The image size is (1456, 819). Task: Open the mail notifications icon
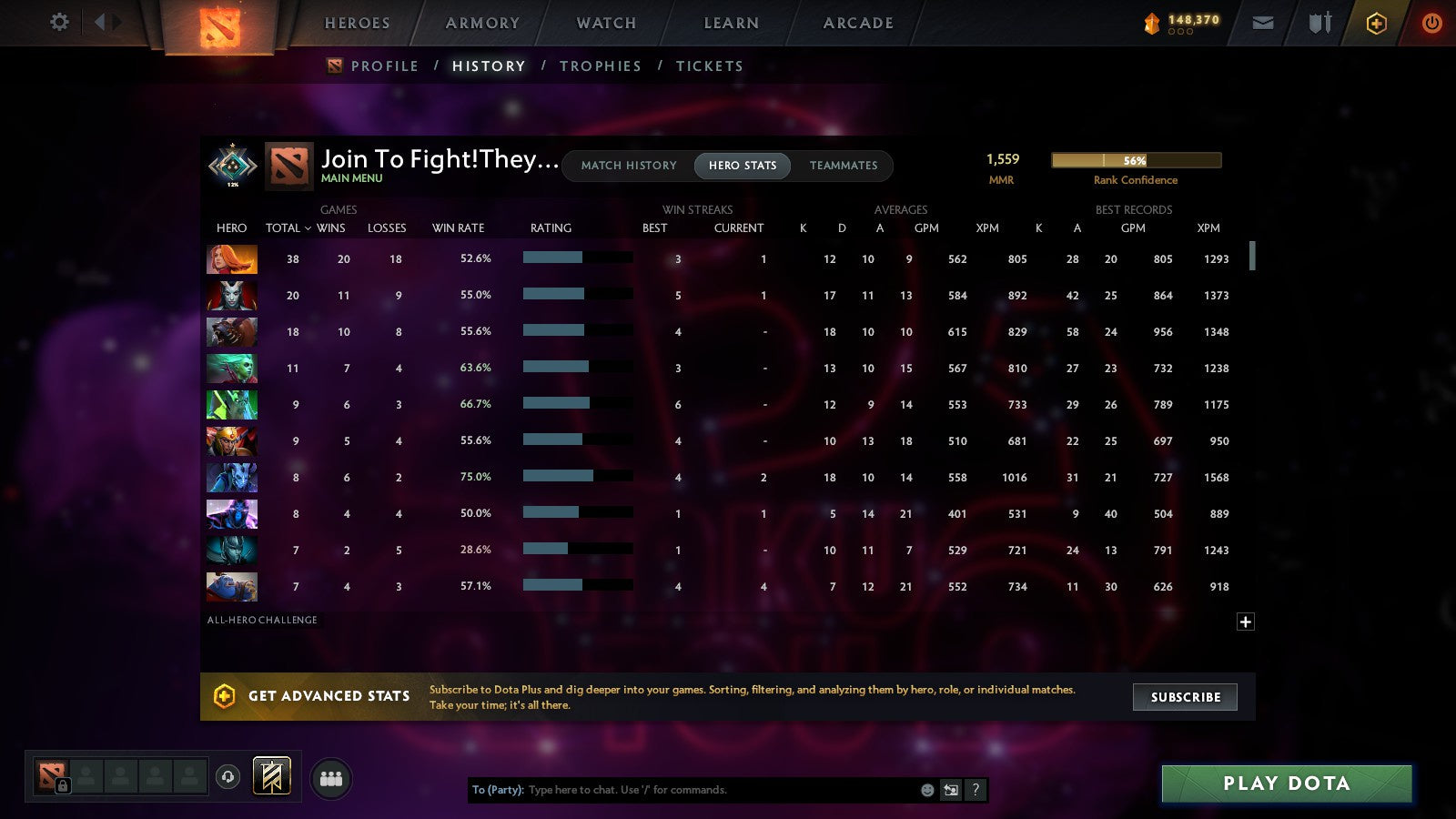click(1263, 23)
